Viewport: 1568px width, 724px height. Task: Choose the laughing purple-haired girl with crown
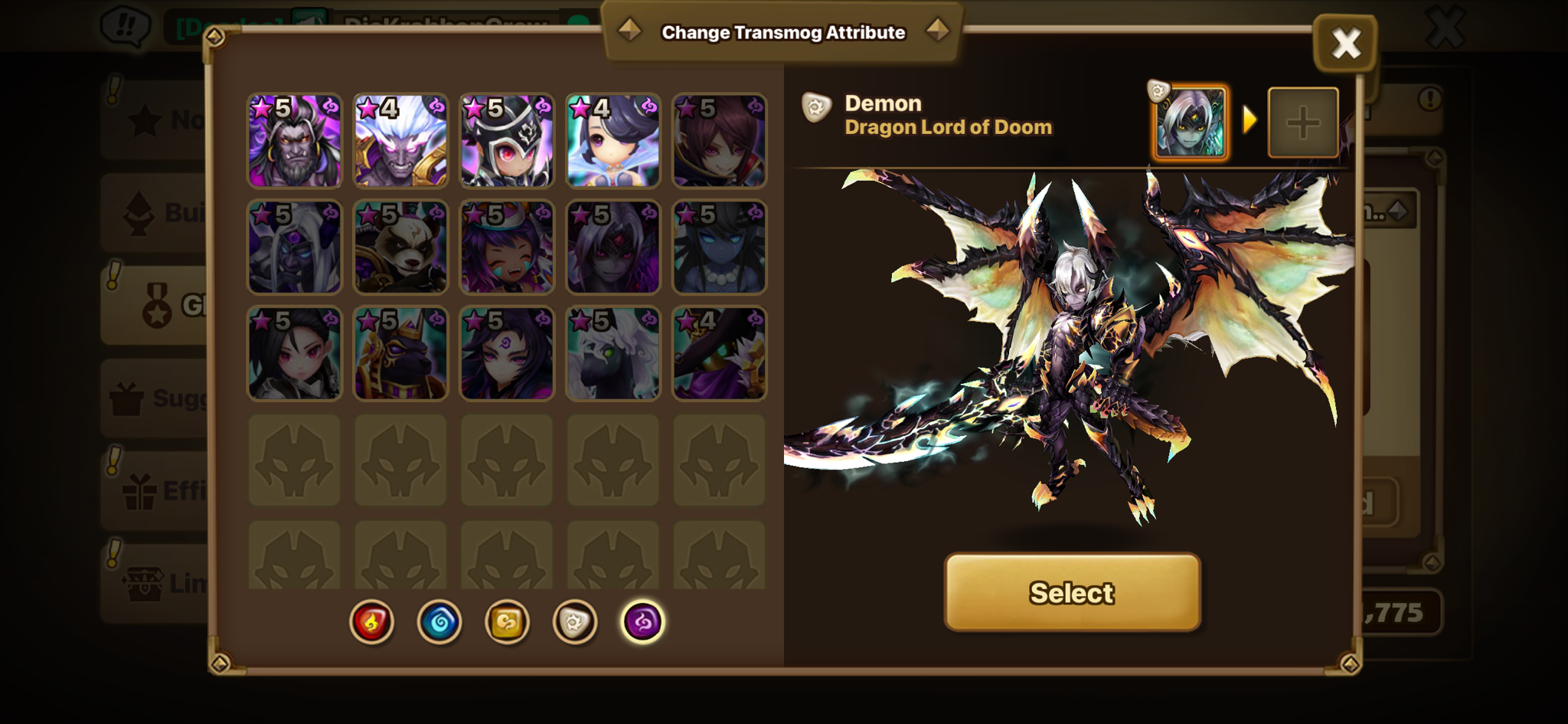507,247
